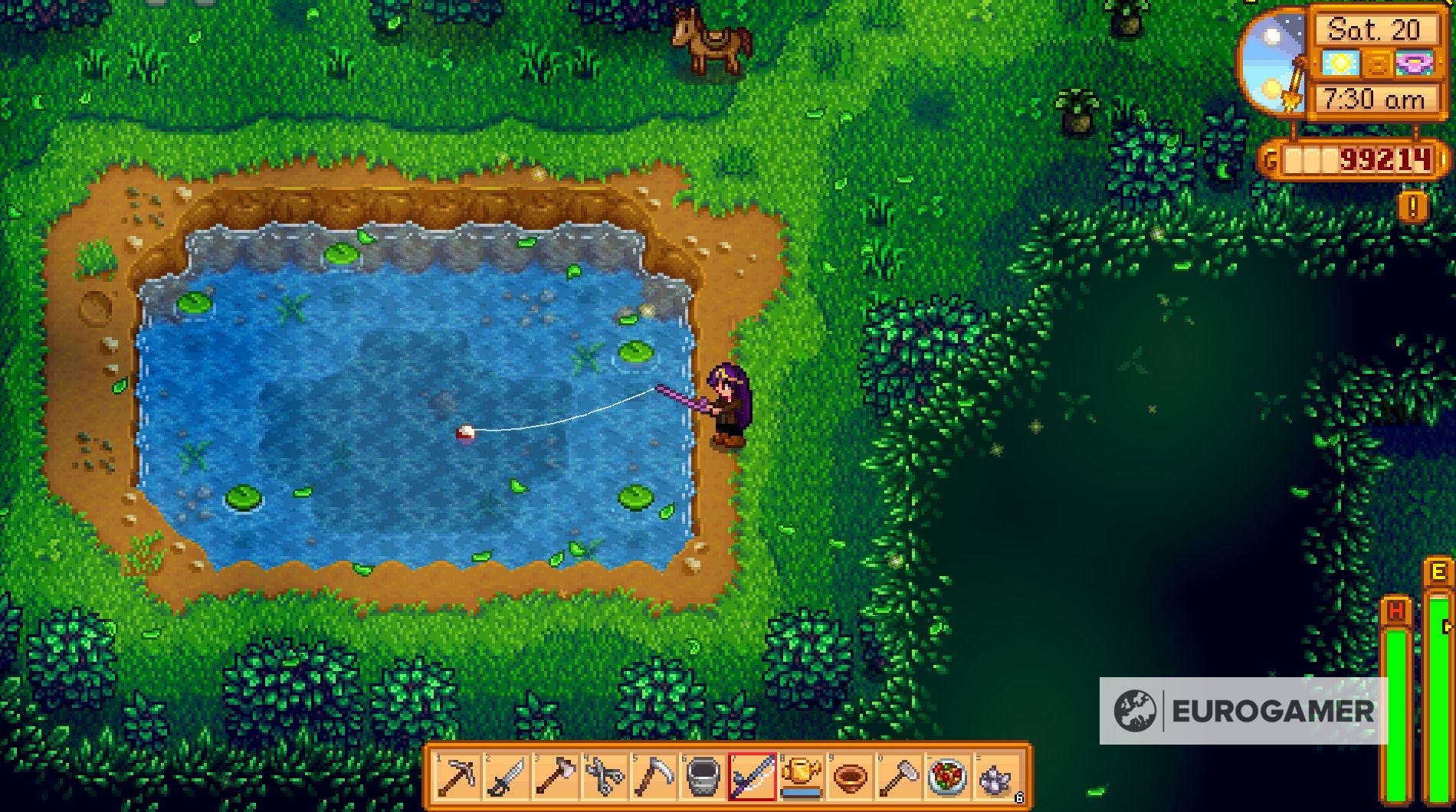This screenshot has width=1456, height=812.
Task: Open the quest journal exclamation mark
Action: [1412, 205]
